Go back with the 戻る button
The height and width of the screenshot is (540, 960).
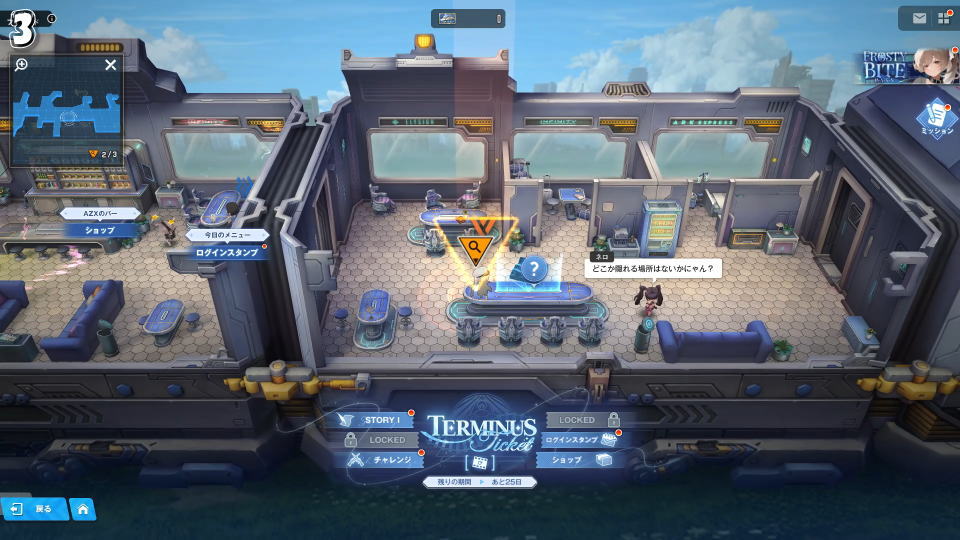click(33, 508)
